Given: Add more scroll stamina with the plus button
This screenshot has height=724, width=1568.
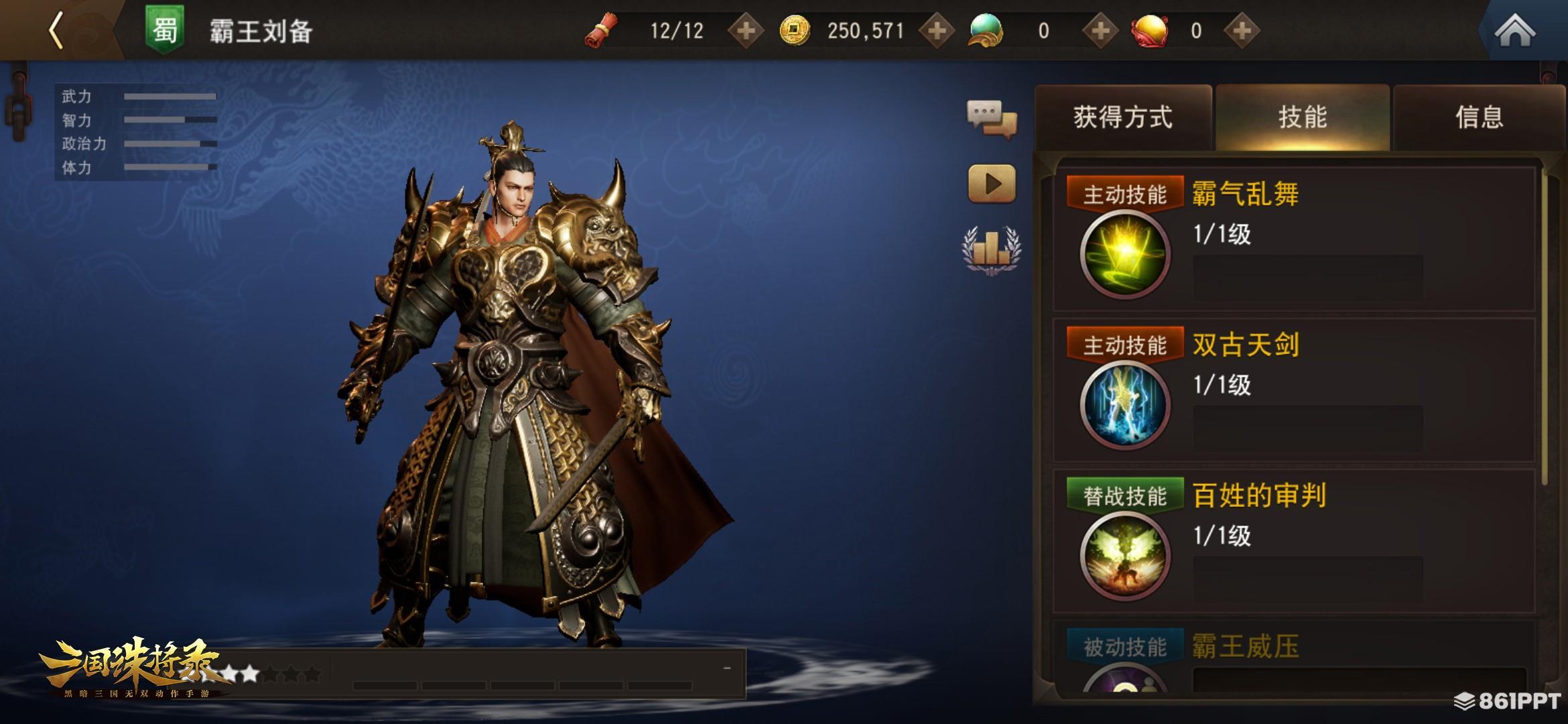Looking at the screenshot, I should 746,31.
